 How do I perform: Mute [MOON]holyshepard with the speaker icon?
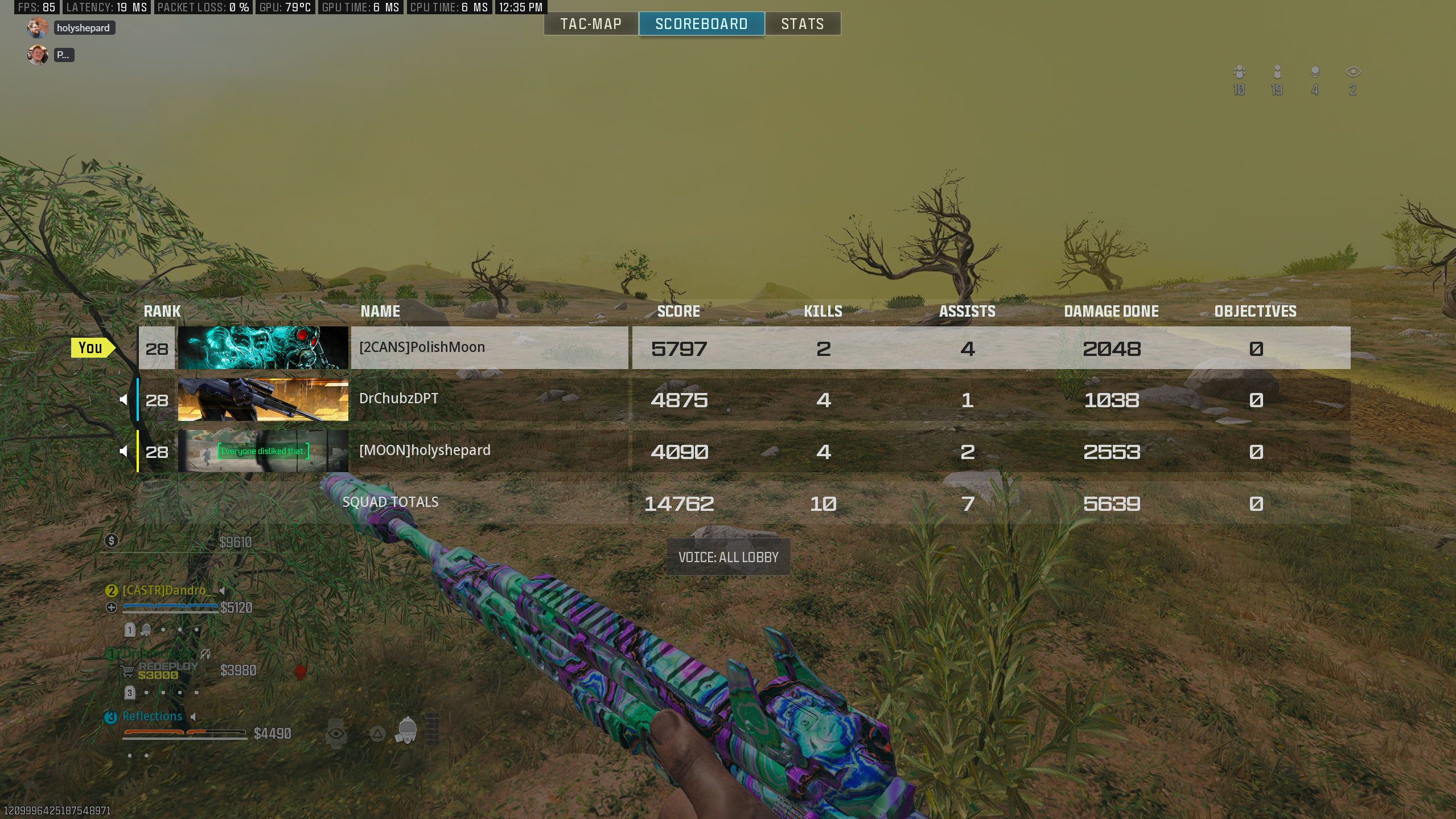(124, 452)
